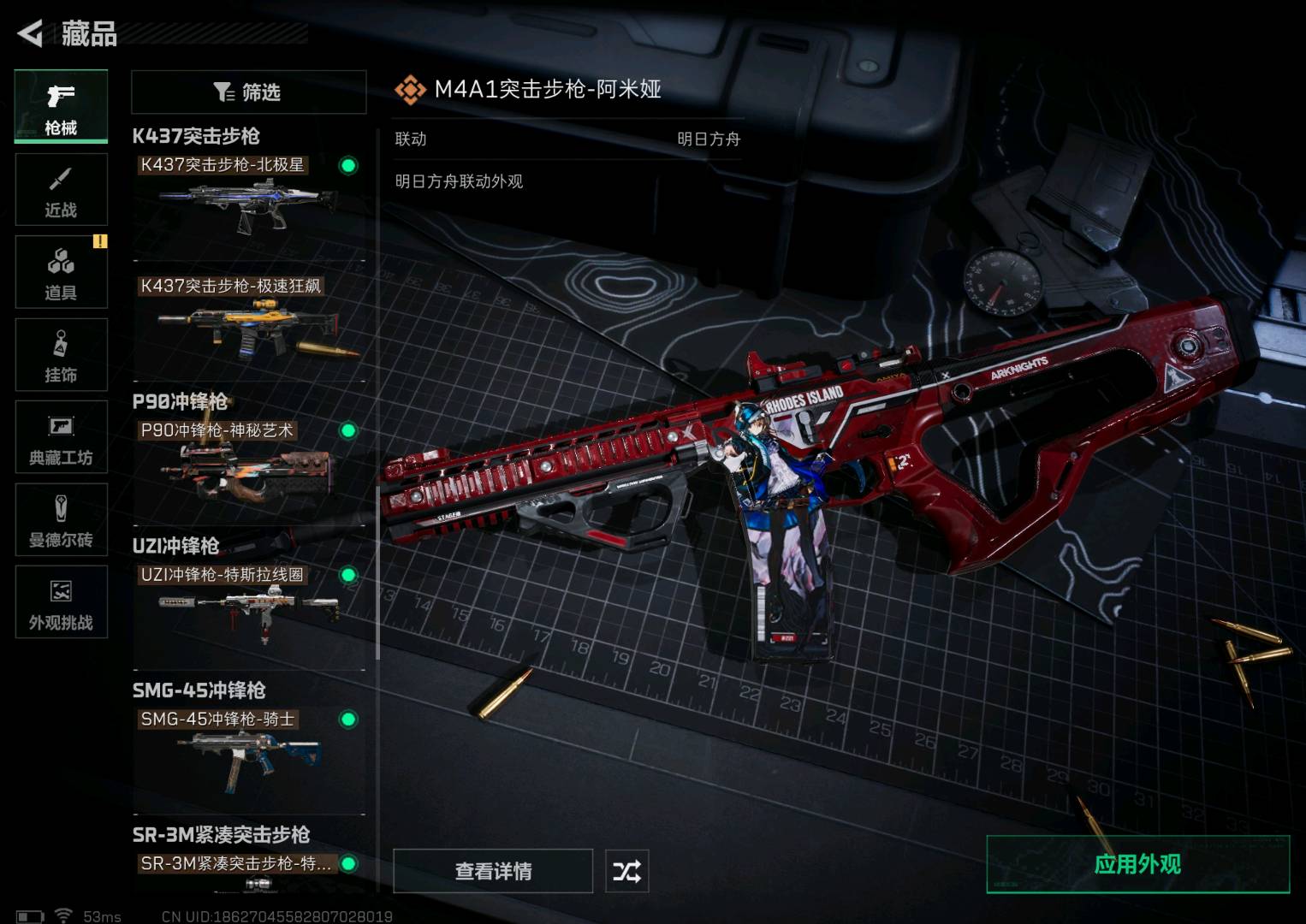Switch to the 曼德尔砖 tab
The image size is (1306, 924).
pyautogui.click(x=61, y=519)
